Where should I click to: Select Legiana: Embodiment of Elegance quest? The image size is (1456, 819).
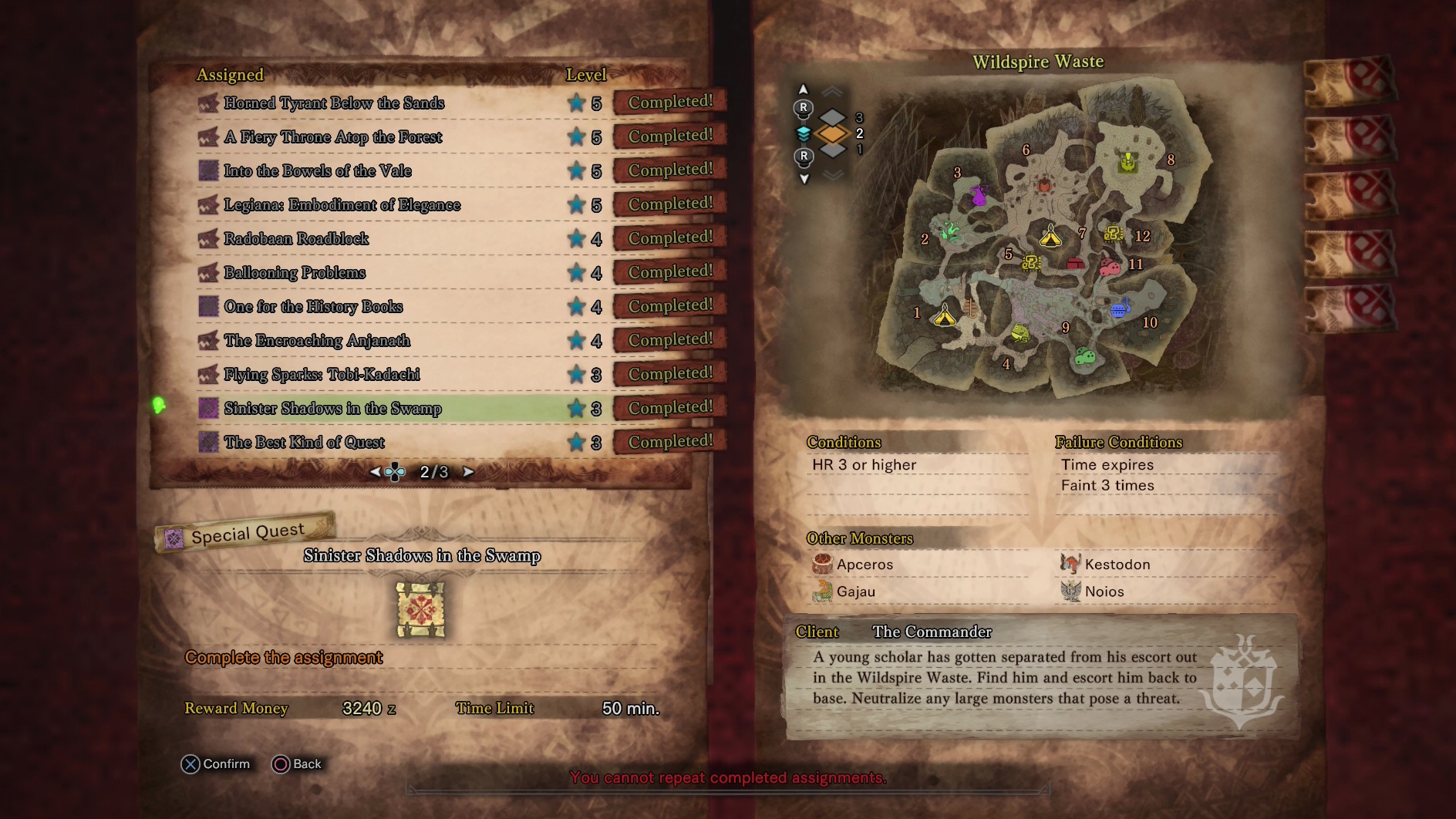[x=342, y=205]
